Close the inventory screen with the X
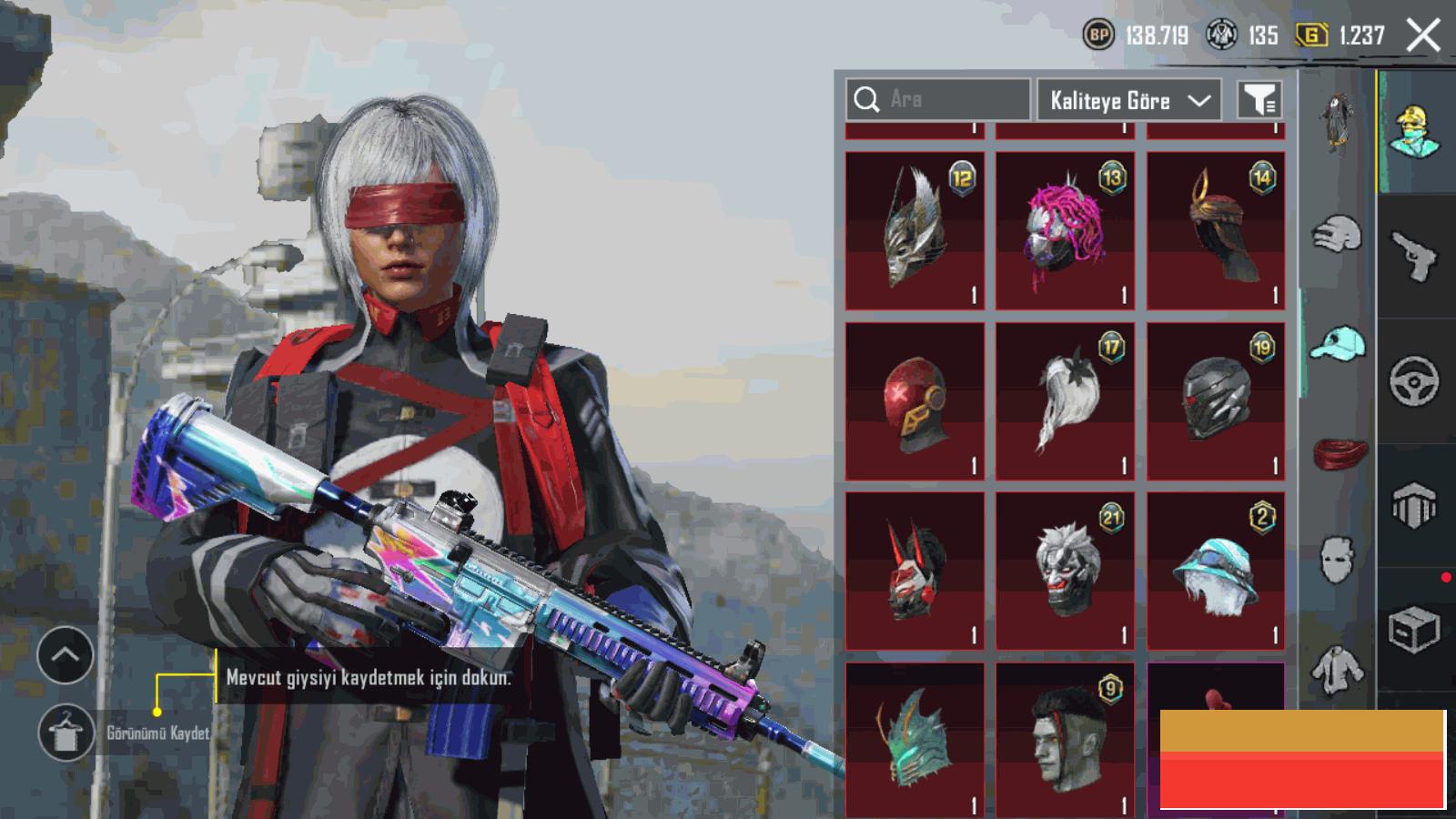1456x819 pixels. click(x=1423, y=36)
